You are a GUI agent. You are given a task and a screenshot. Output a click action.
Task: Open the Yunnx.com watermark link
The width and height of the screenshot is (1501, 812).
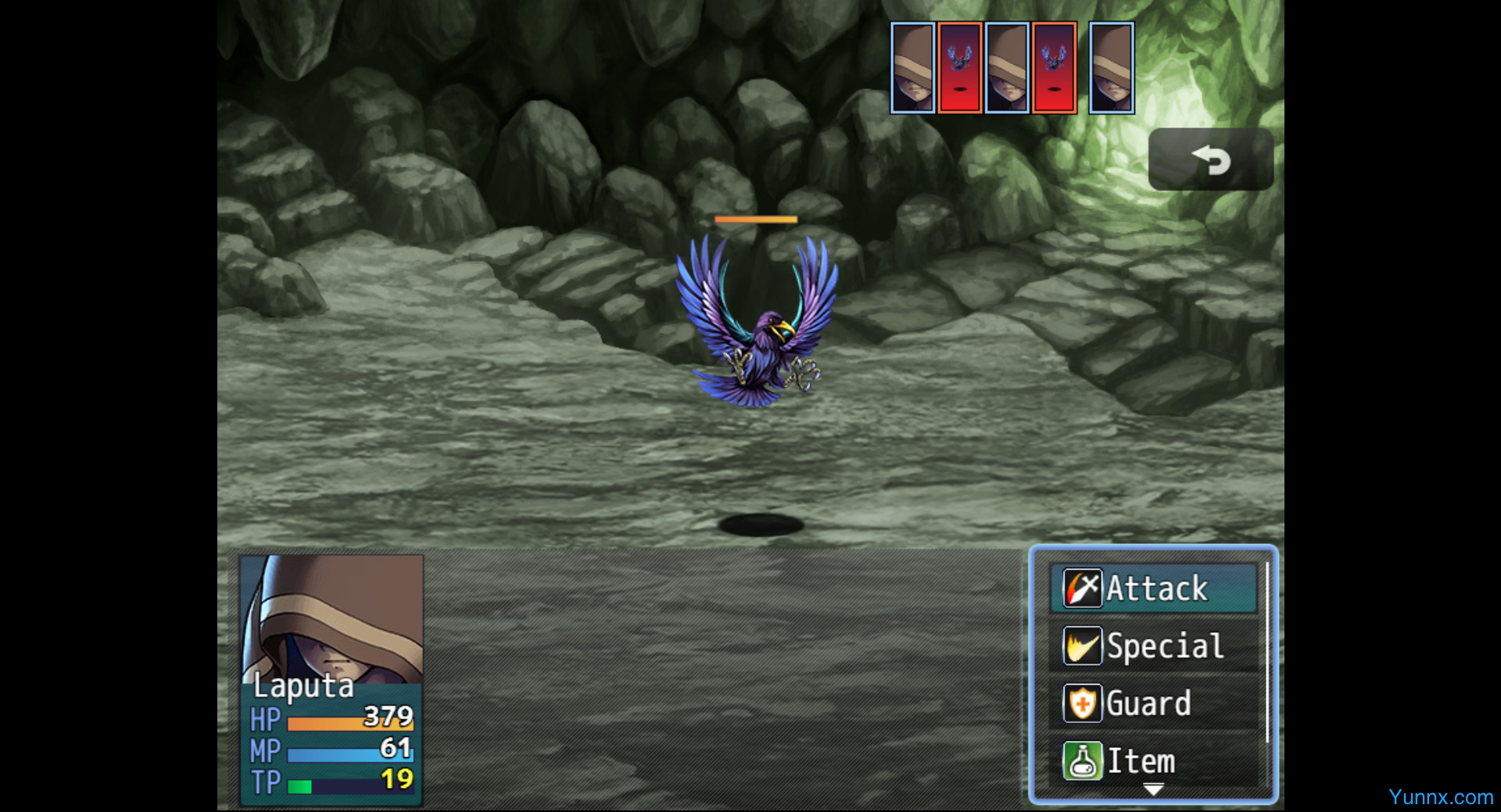pyautogui.click(x=1440, y=797)
